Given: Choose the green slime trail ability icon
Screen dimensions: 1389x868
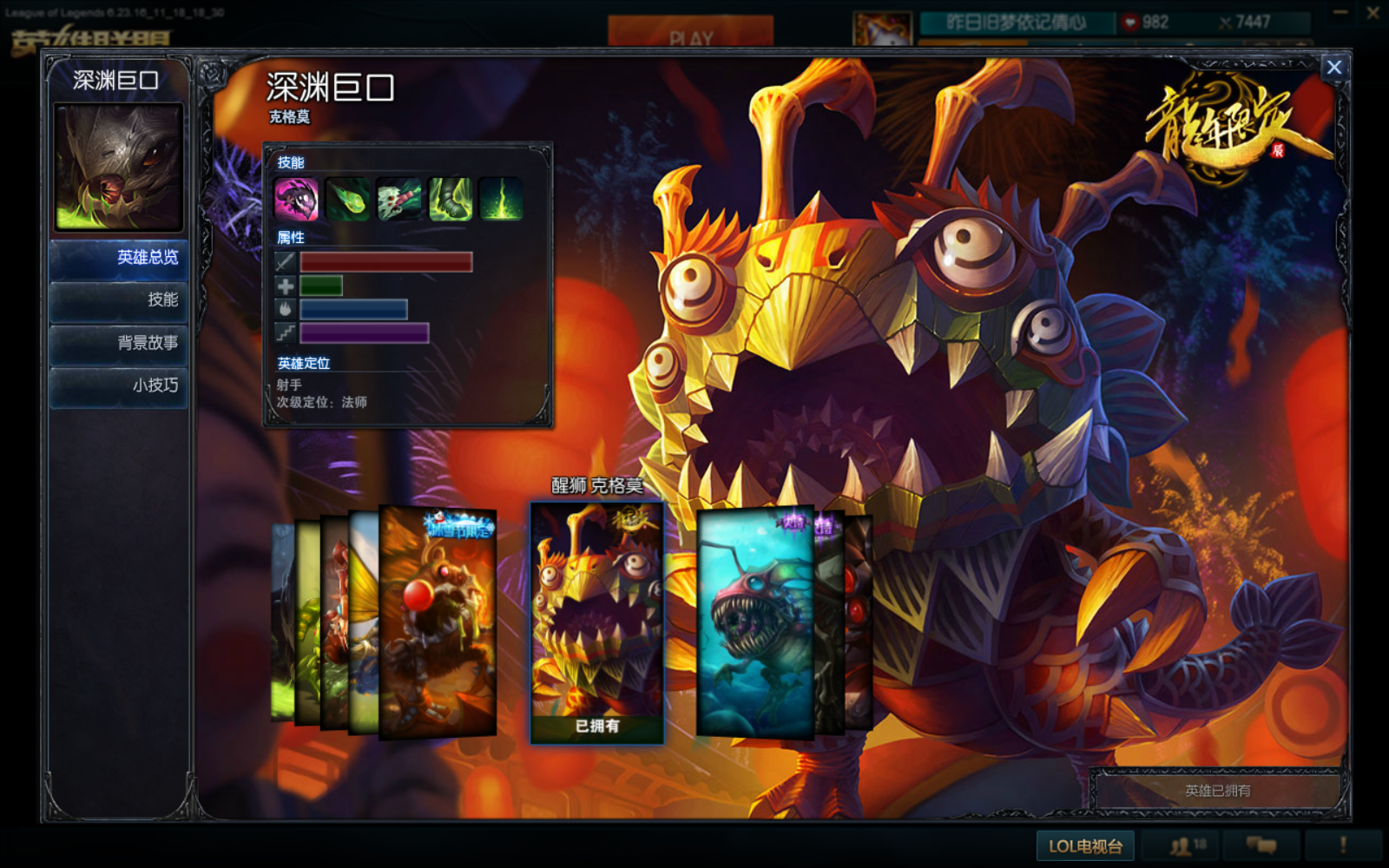Looking at the screenshot, I should (x=450, y=199).
